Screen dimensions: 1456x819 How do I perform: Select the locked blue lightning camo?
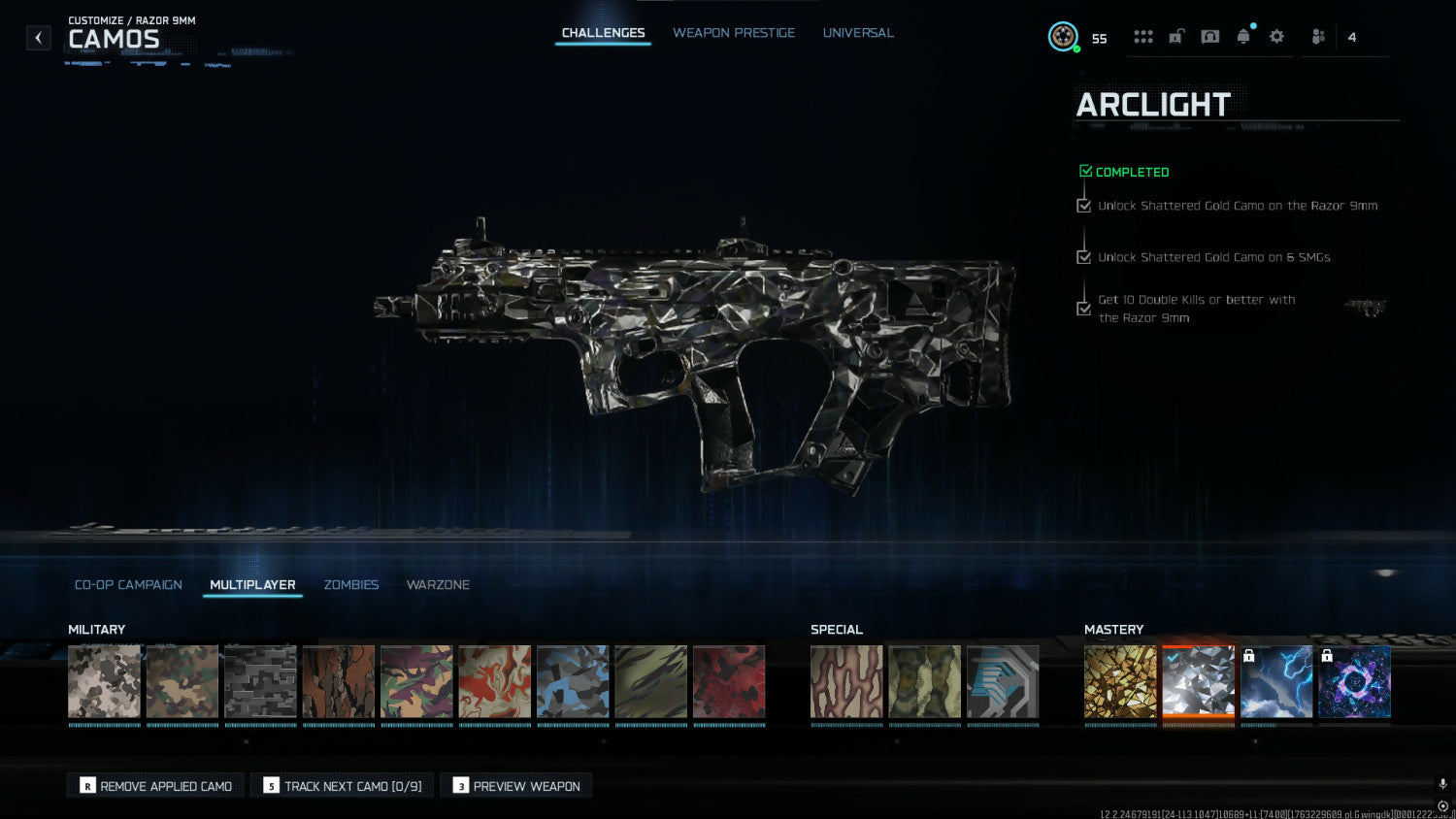pyautogui.click(x=1276, y=681)
